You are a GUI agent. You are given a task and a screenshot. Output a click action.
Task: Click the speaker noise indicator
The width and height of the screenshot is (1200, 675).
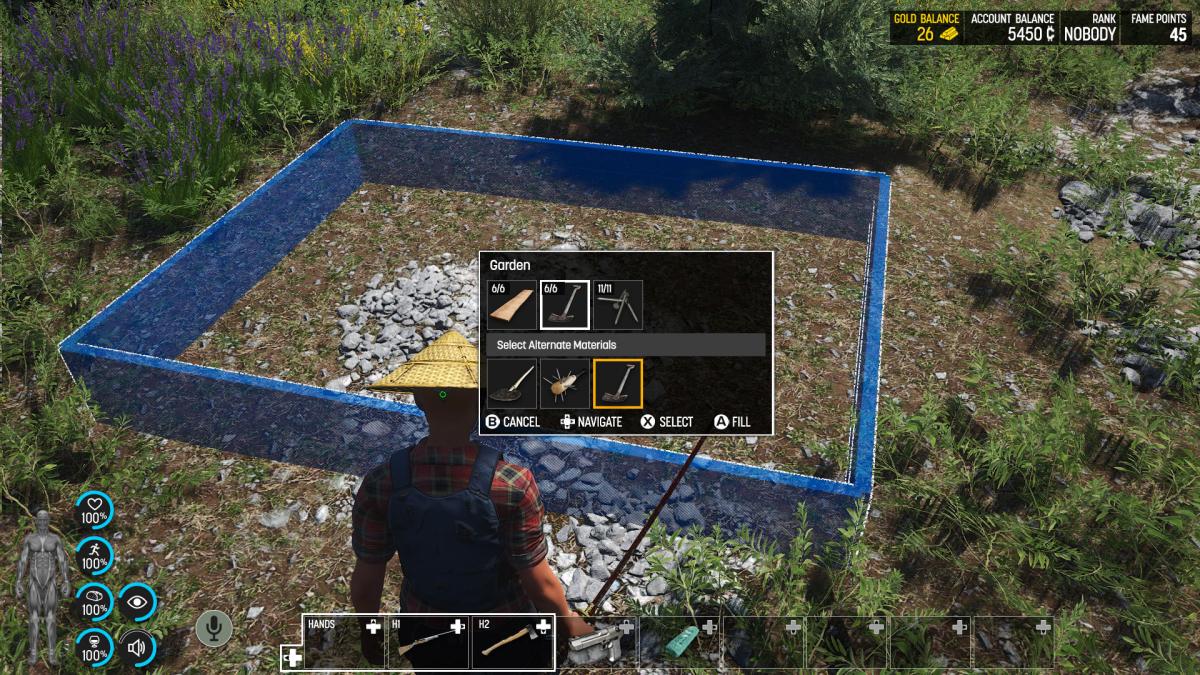[x=137, y=649]
